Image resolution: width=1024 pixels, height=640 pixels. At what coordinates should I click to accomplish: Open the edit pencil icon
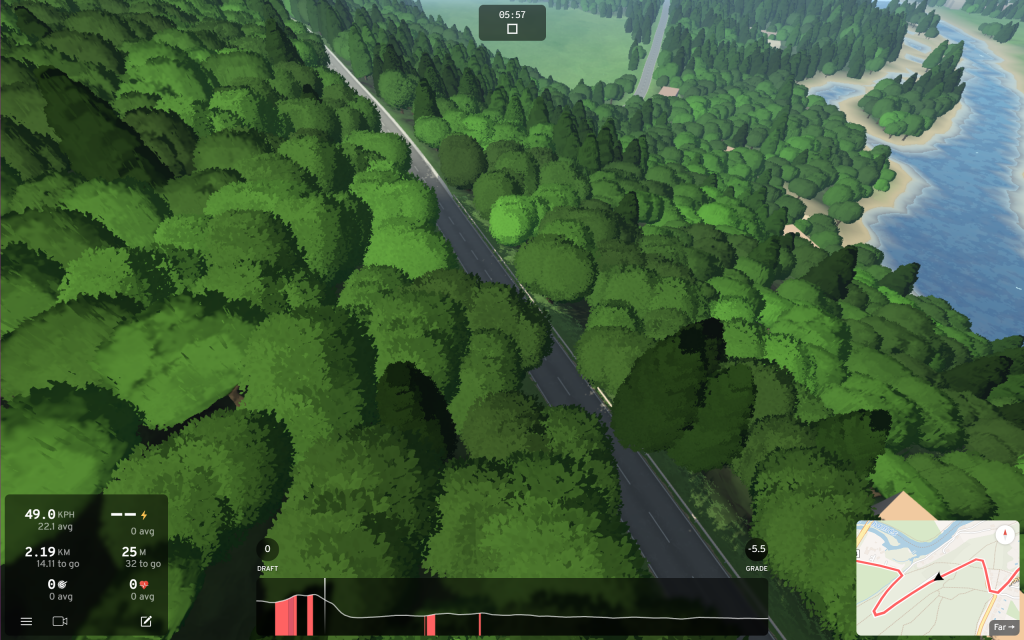pyautogui.click(x=146, y=621)
